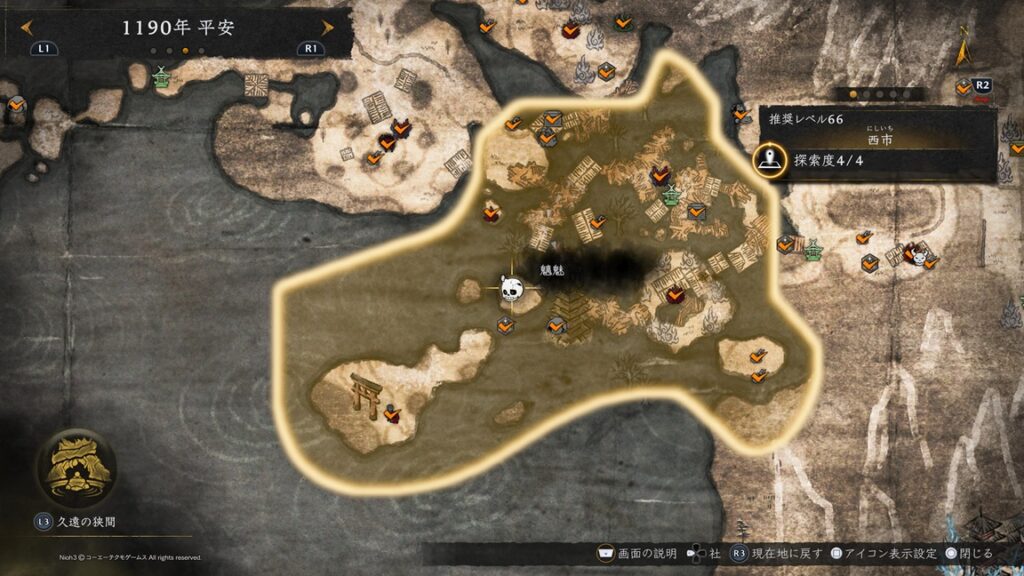Screen dimensions: 1024x576
Task: Open the 久遠の狭間 emblem icon
Action: (x=76, y=464)
